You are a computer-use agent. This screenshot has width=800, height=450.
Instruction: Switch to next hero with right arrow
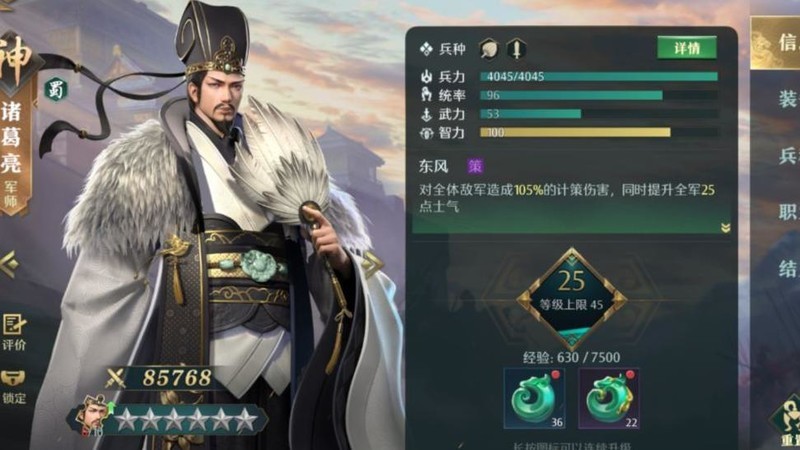(x=372, y=265)
